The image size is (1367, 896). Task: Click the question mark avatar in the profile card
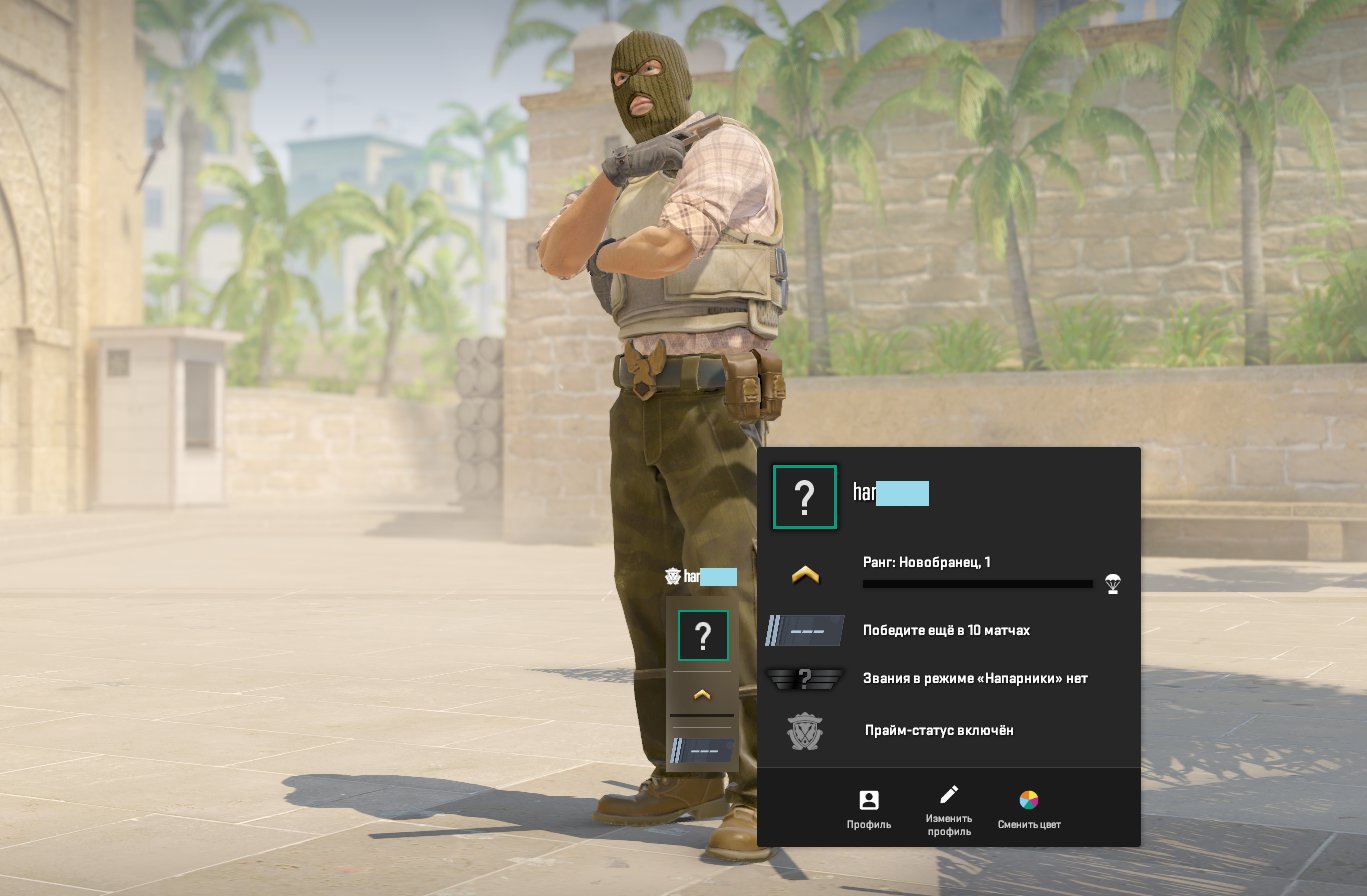click(x=804, y=495)
